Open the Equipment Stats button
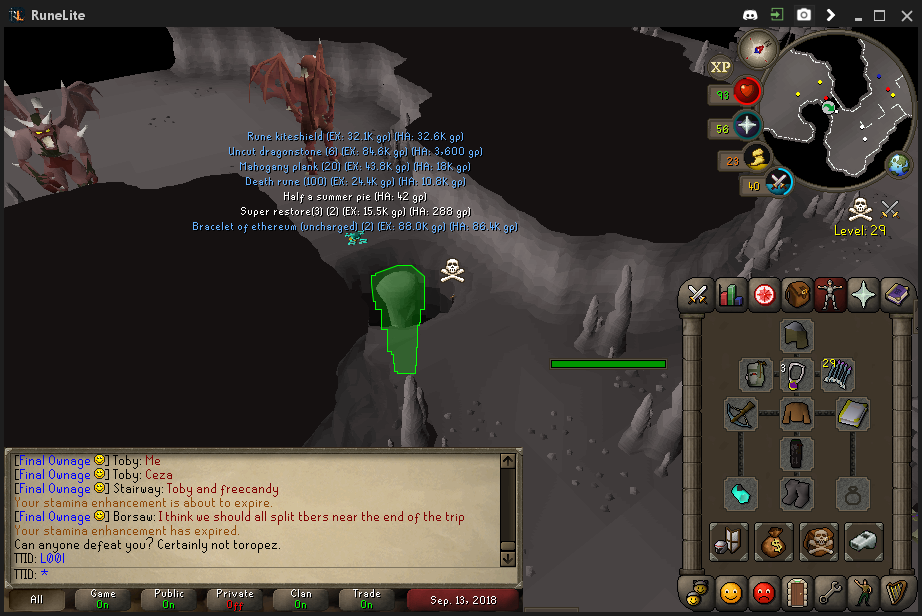 coord(727,541)
